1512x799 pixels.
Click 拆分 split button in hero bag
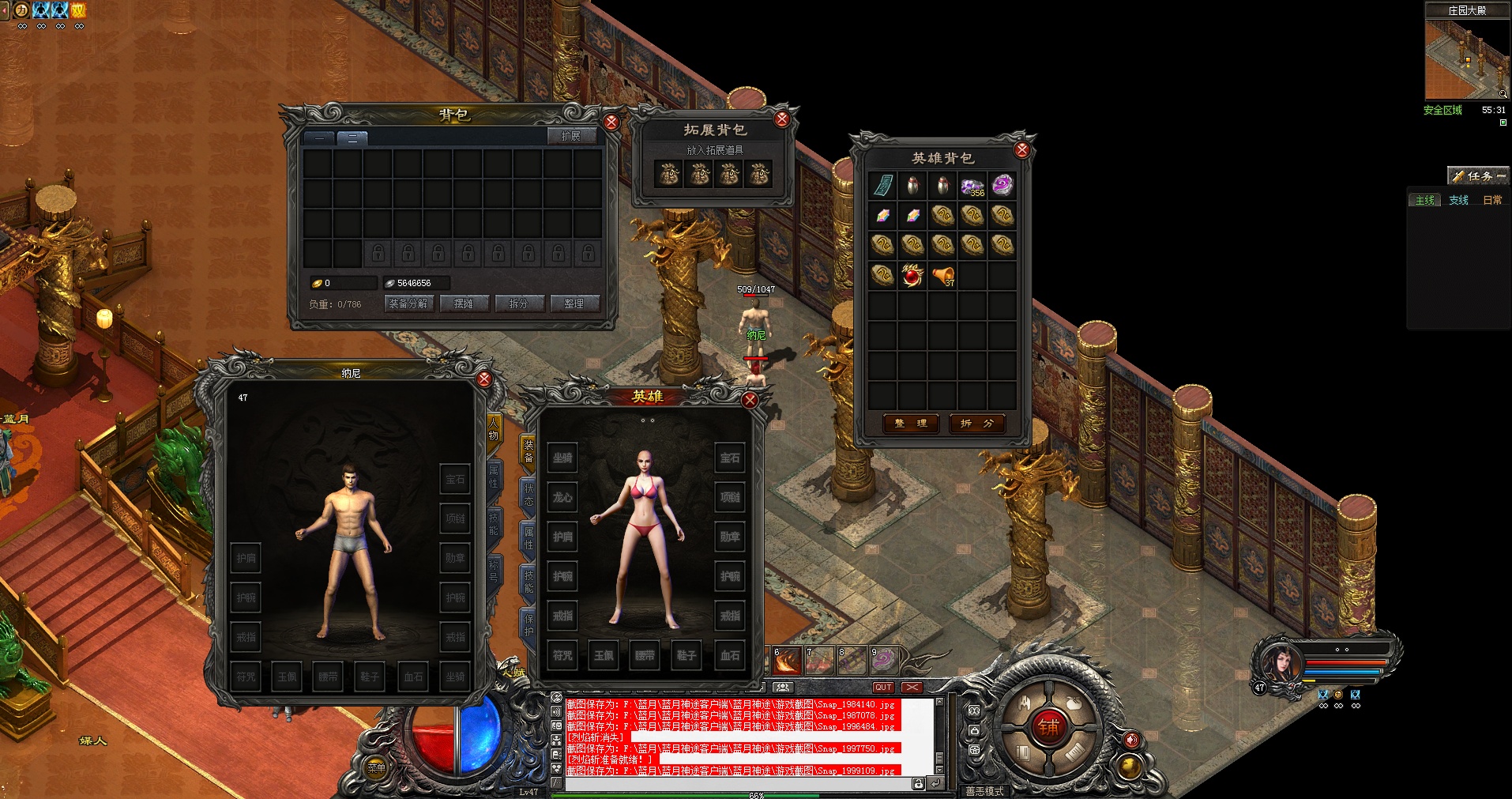[x=976, y=424]
